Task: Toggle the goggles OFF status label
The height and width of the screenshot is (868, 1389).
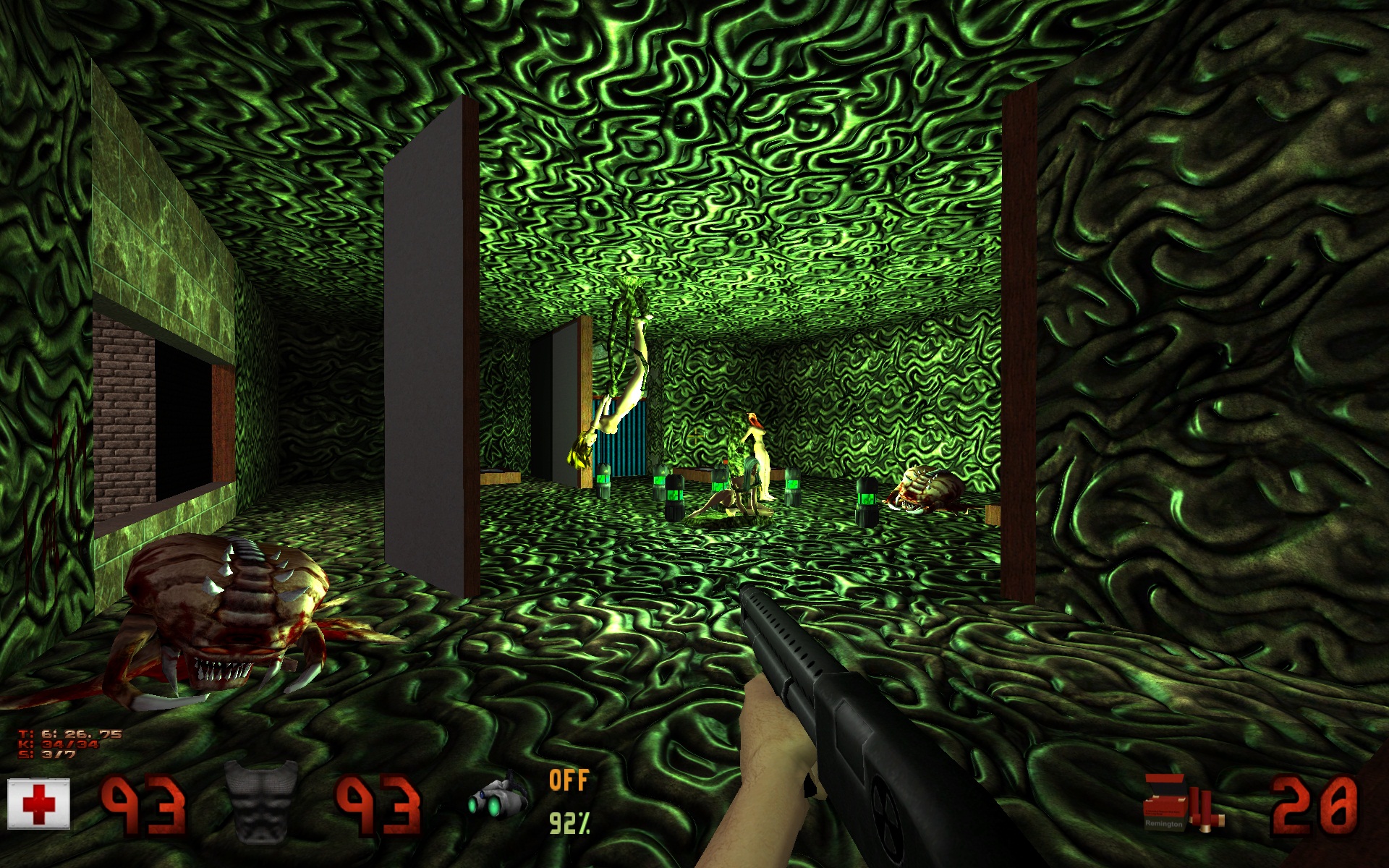Action: [569, 780]
